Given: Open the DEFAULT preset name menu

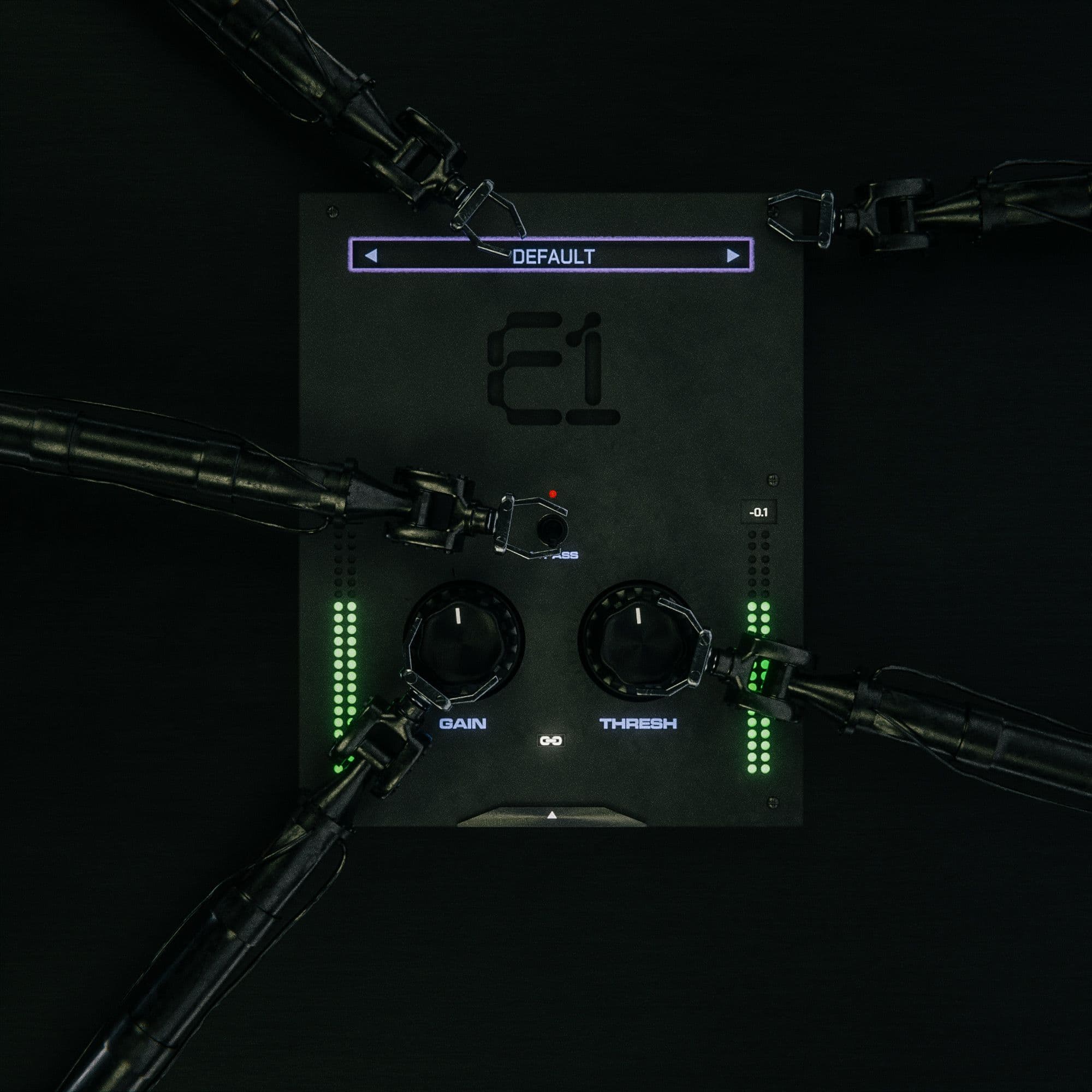Looking at the screenshot, I should pos(553,257).
